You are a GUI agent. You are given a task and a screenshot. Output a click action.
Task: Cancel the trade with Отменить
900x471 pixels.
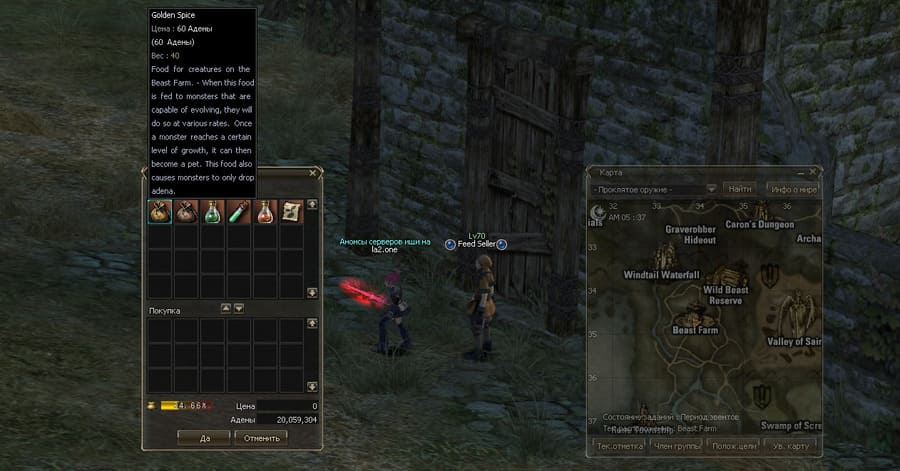coord(261,436)
